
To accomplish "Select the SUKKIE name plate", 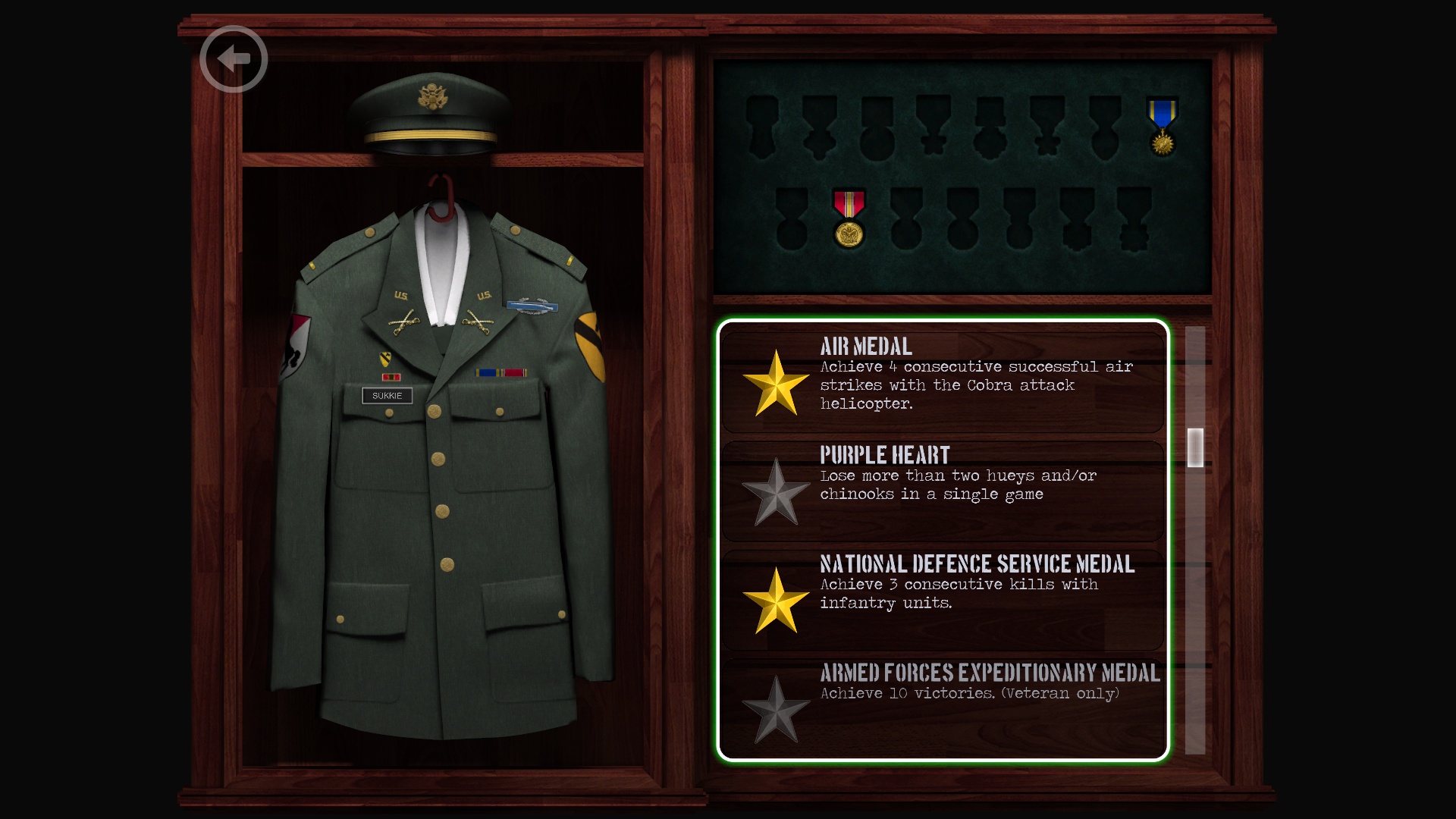I will tap(386, 396).
